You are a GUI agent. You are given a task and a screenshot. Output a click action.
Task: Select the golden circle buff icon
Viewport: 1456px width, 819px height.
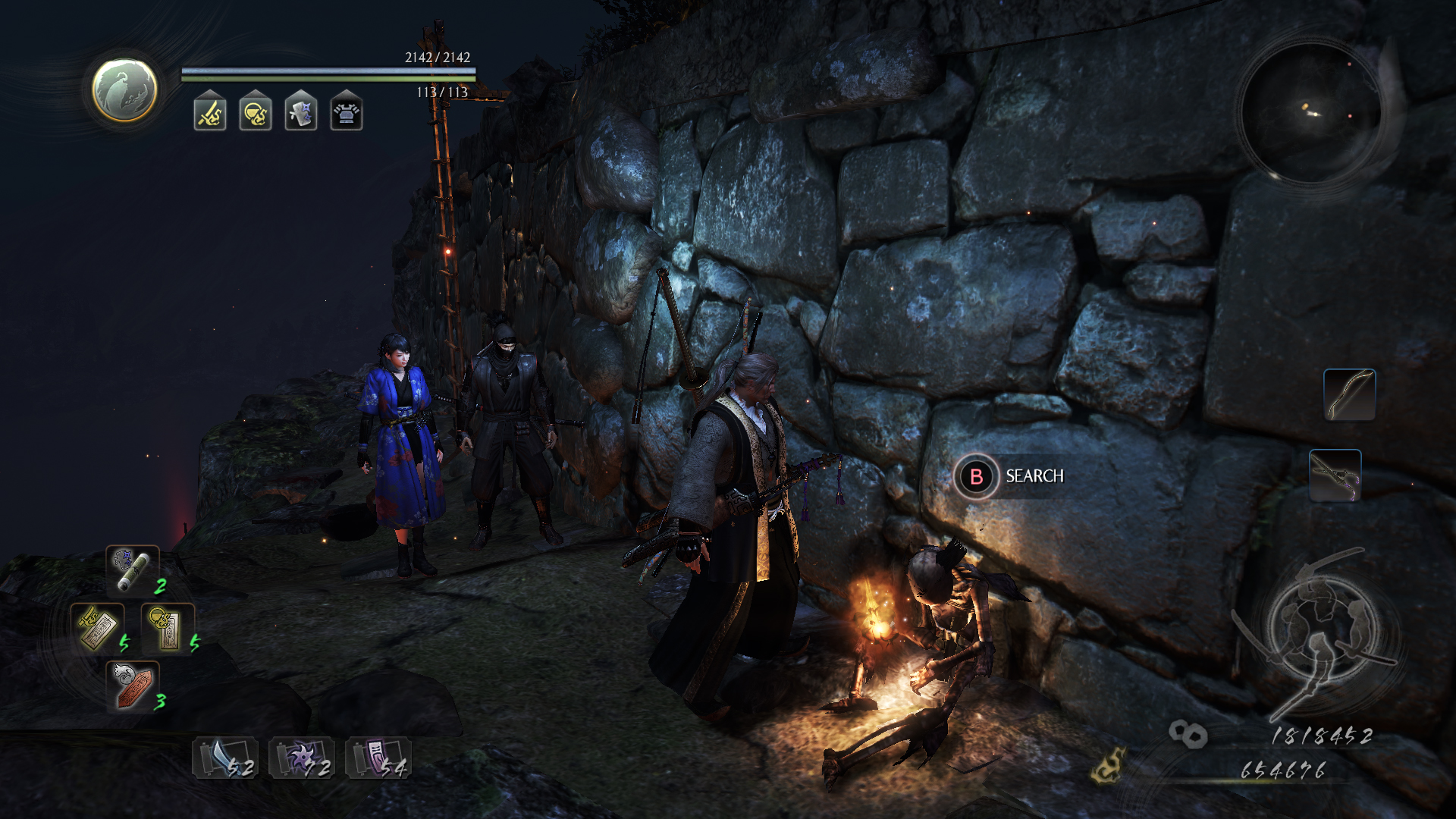(x=256, y=114)
